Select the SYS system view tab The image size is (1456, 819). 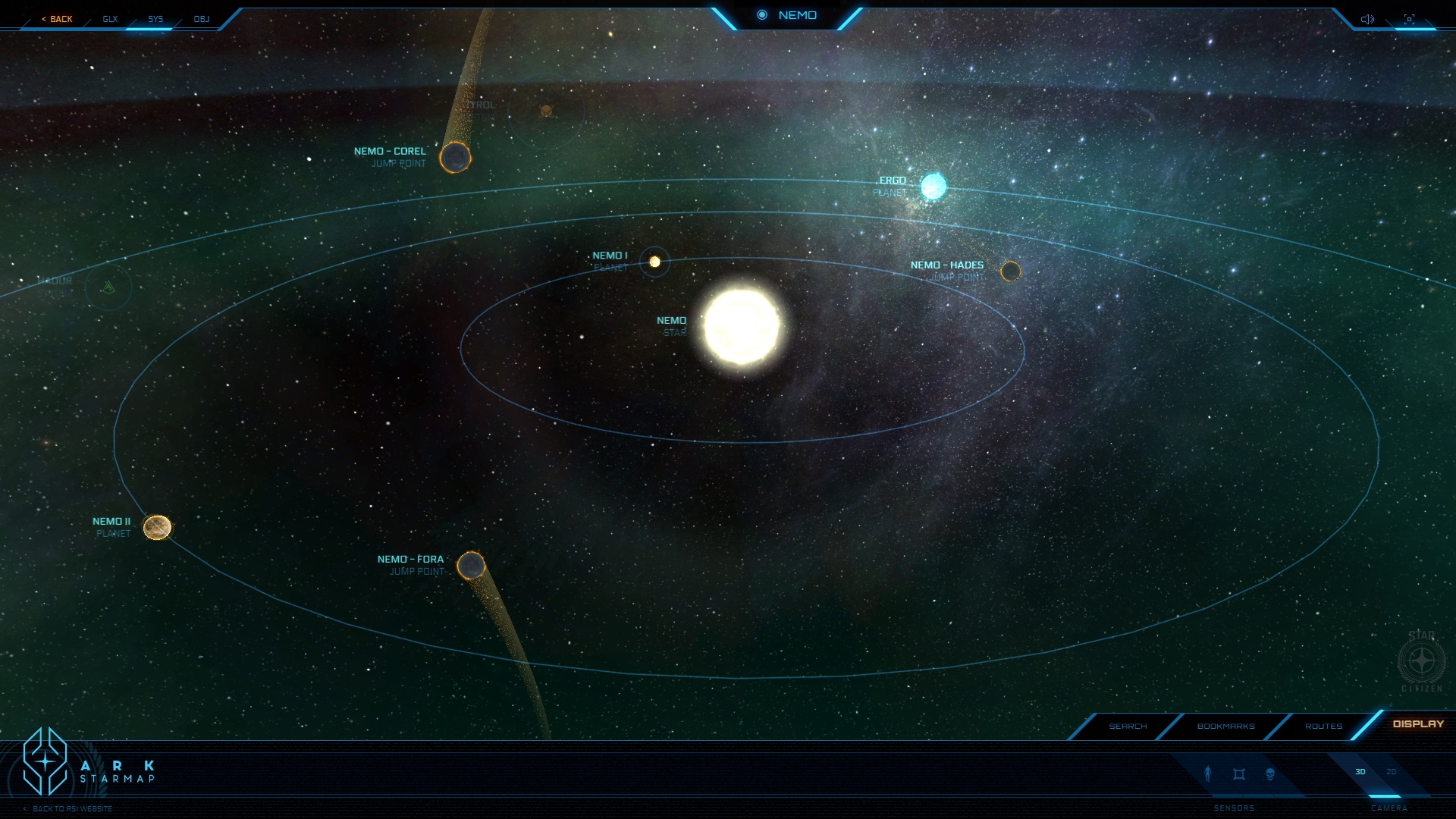155,19
